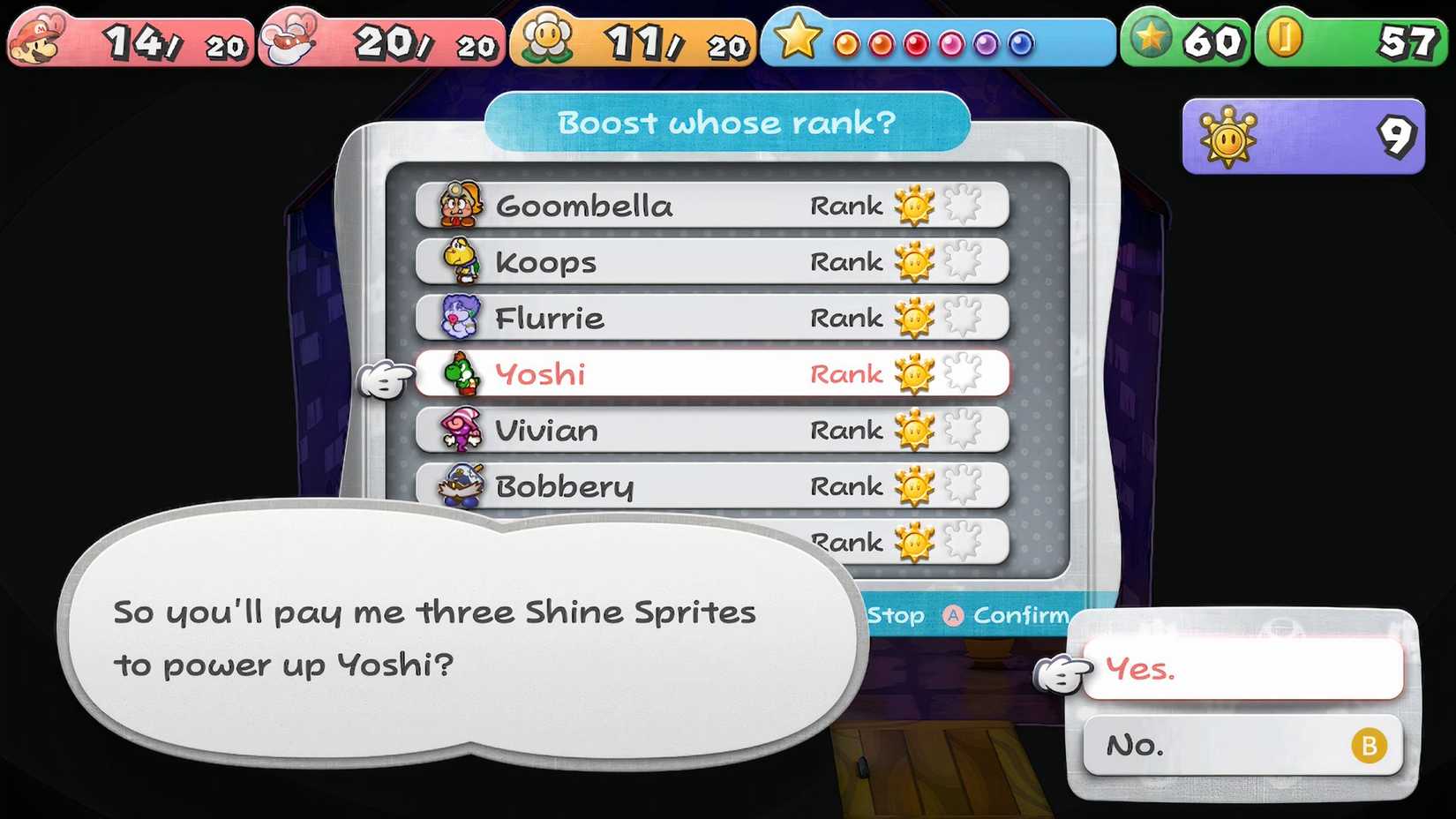Image resolution: width=1456 pixels, height=819 pixels.
Task: Highlight the Koops row
Action: (x=618, y=261)
